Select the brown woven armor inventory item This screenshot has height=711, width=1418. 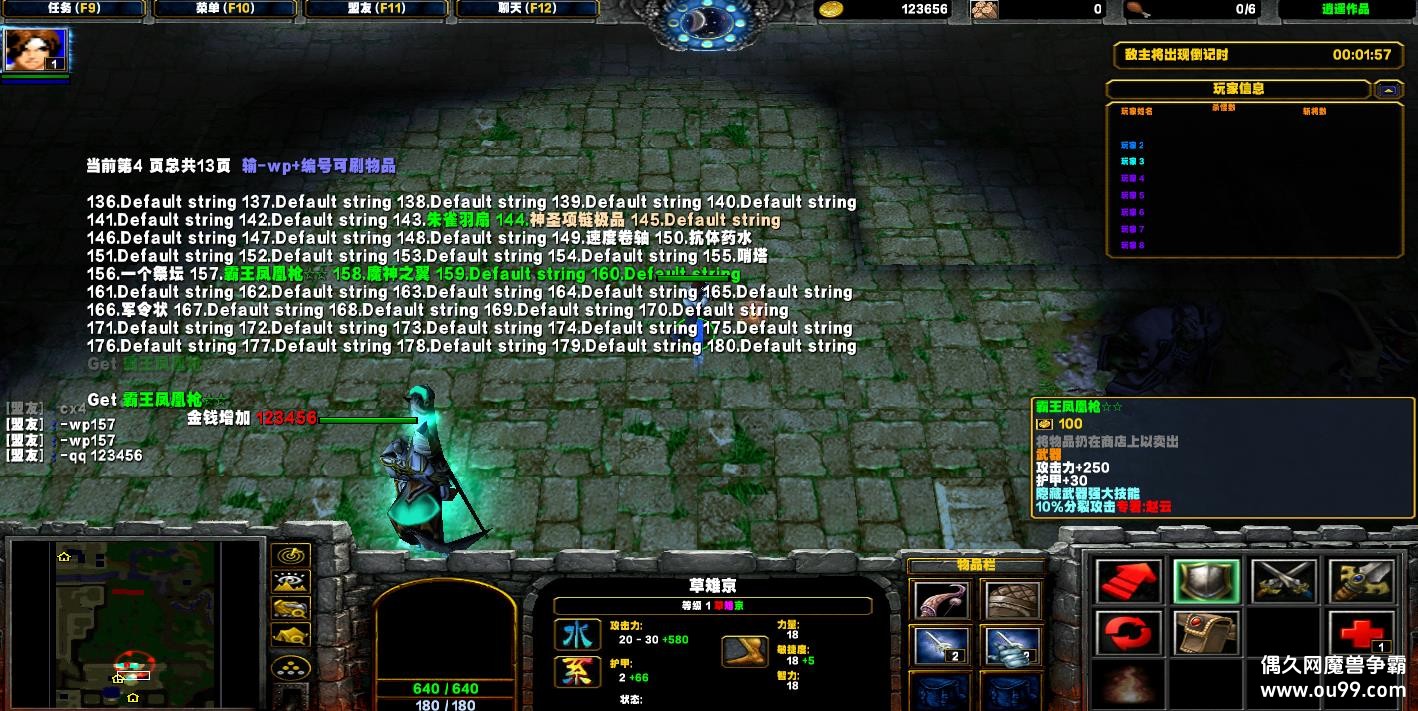[x=1011, y=601]
